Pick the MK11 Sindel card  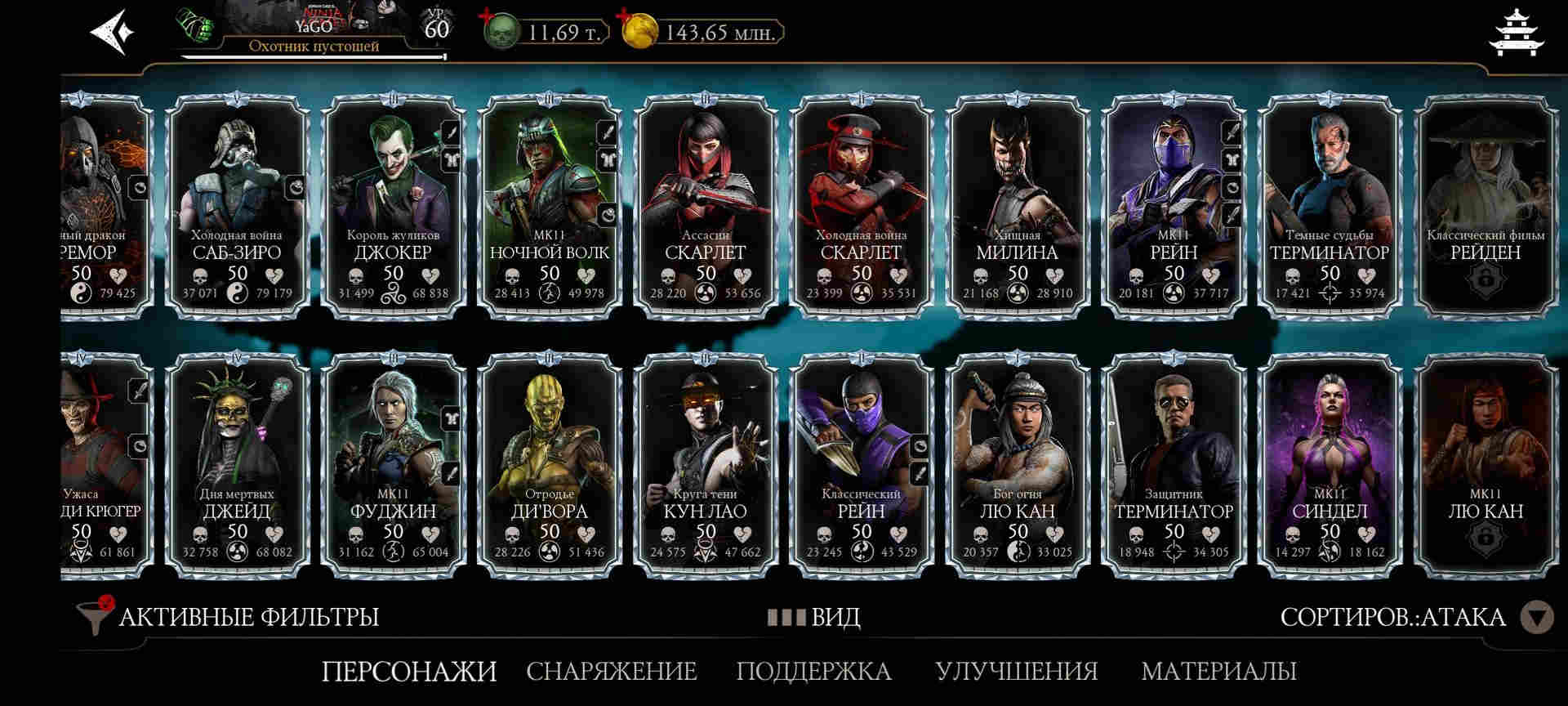(1330, 466)
